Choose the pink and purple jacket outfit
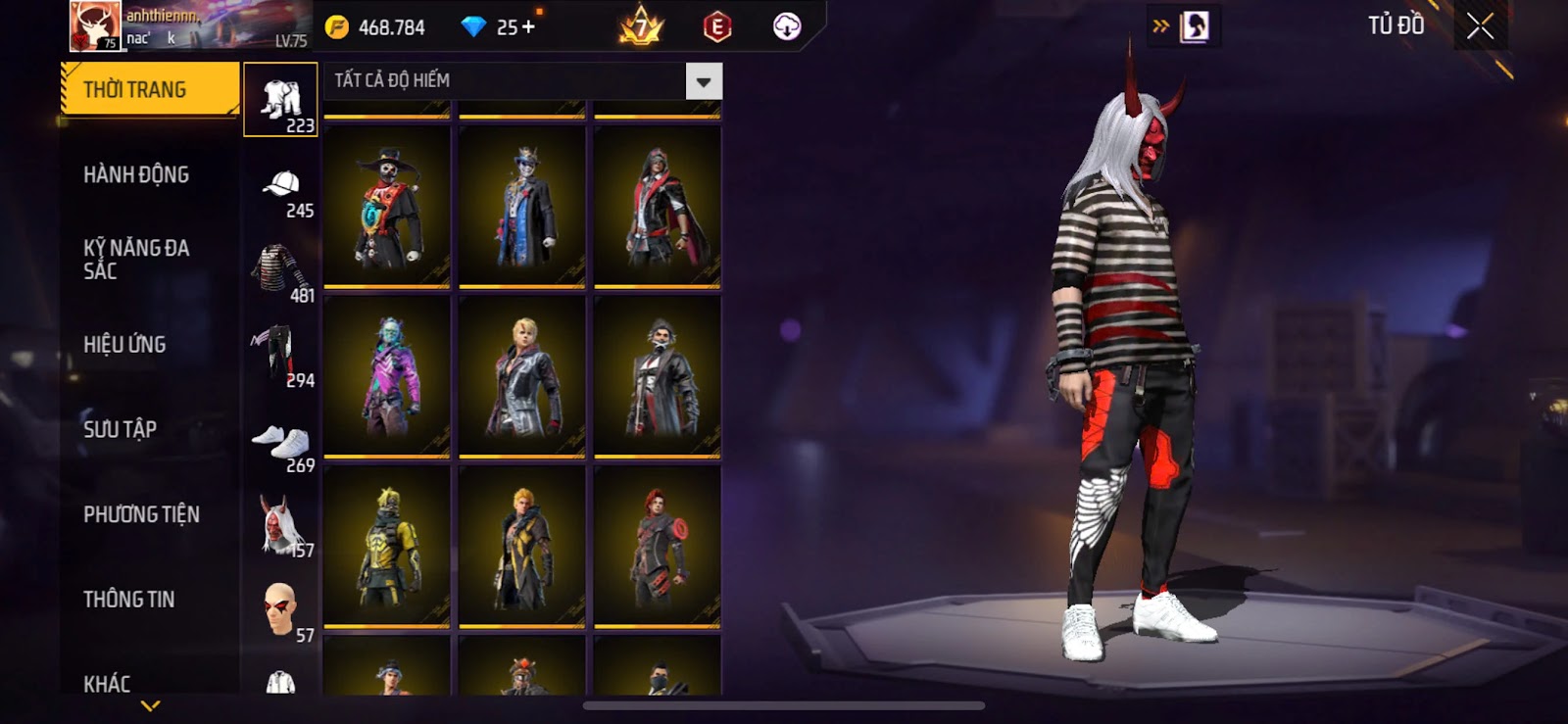Screen dimensions: 1568x724 (387, 377)
